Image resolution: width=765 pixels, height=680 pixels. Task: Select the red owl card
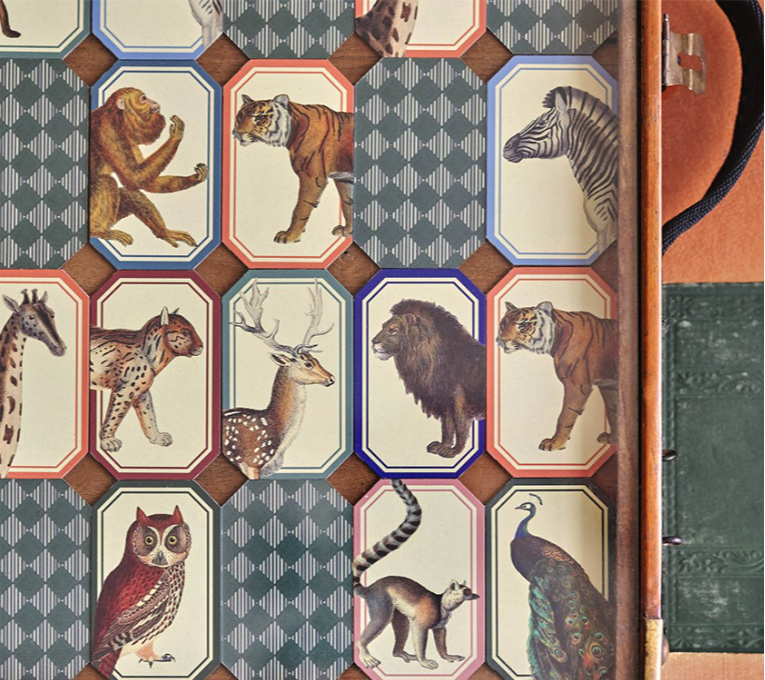click(155, 580)
